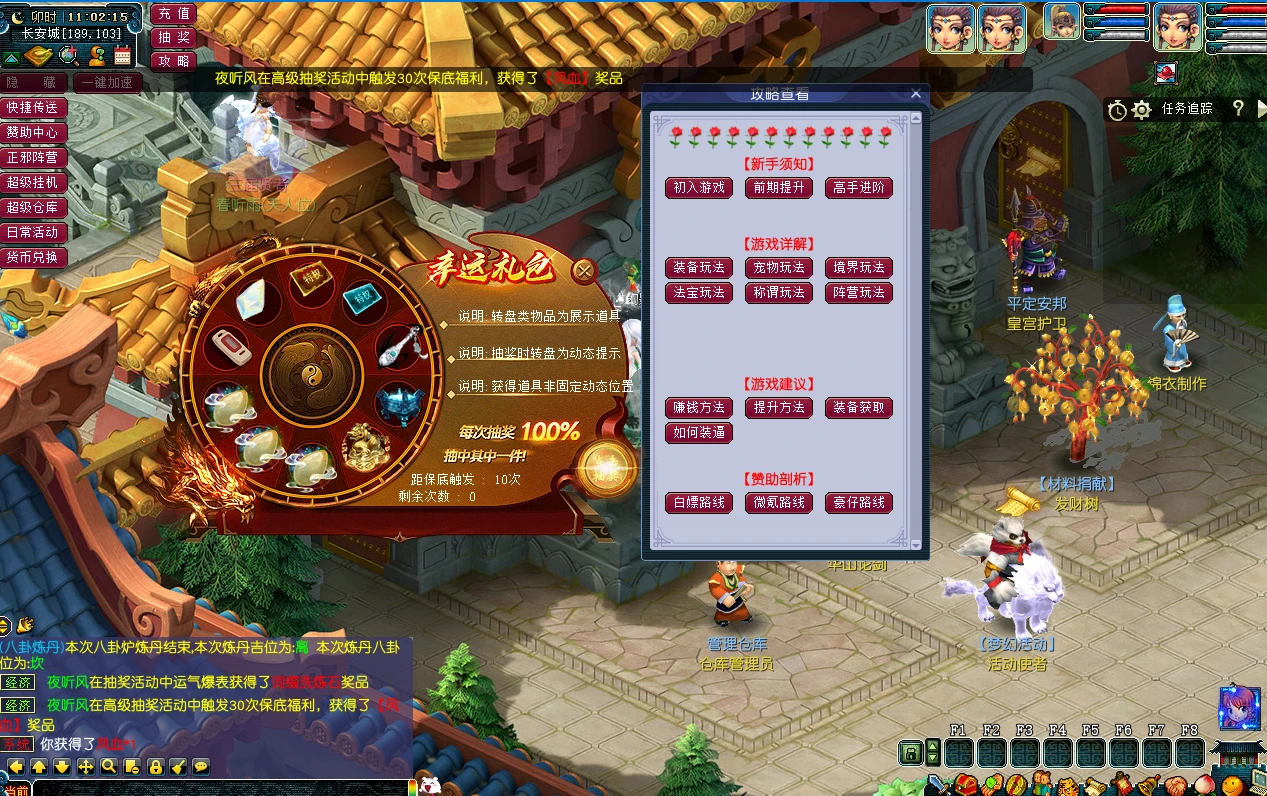The width and height of the screenshot is (1267, 796).
Task: Toggle the 隐藏 hide button
Action: (x=34, y=82)
